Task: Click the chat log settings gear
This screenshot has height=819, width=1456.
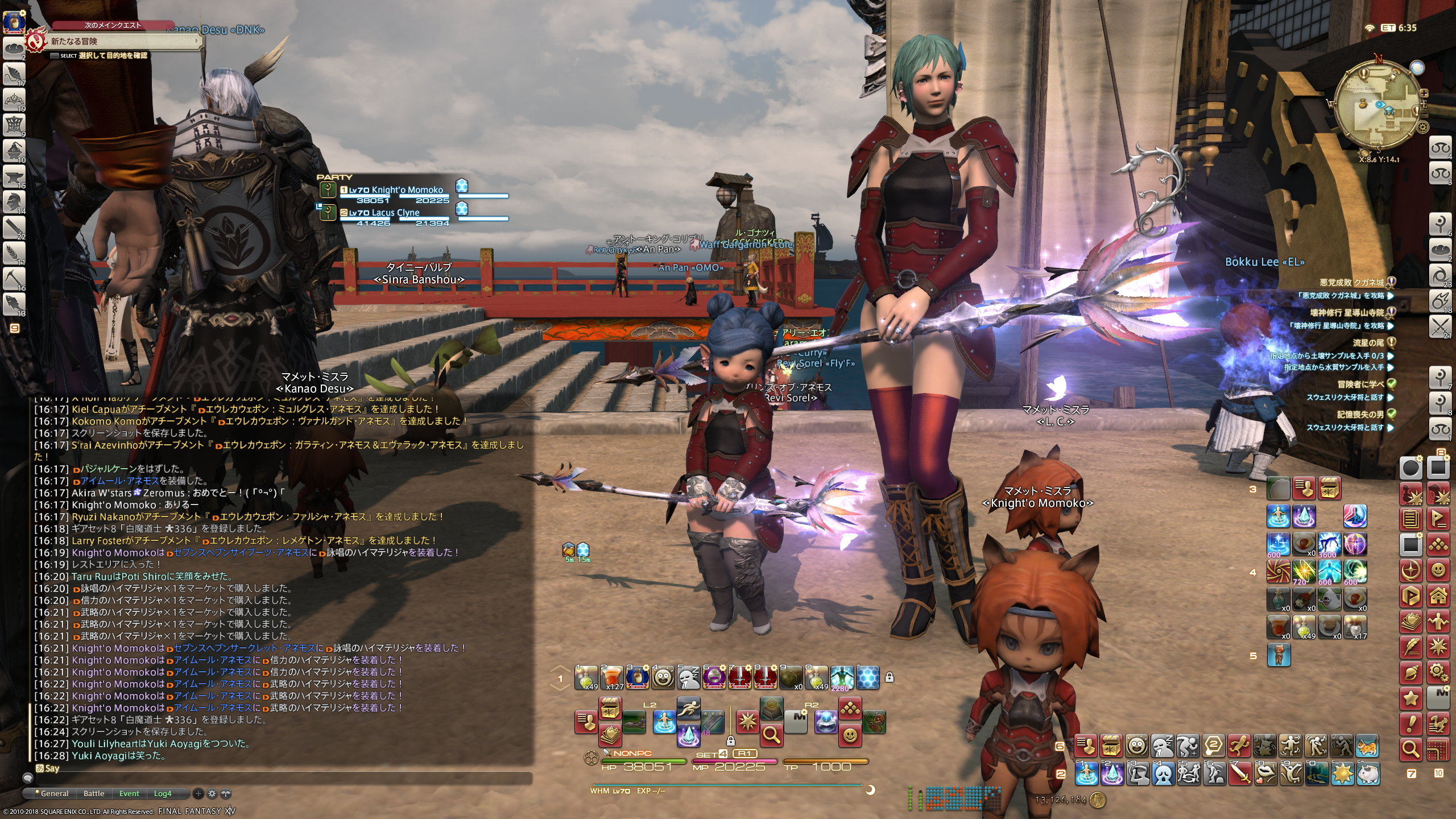Action: pyautogui.click(x=212, y=793)
